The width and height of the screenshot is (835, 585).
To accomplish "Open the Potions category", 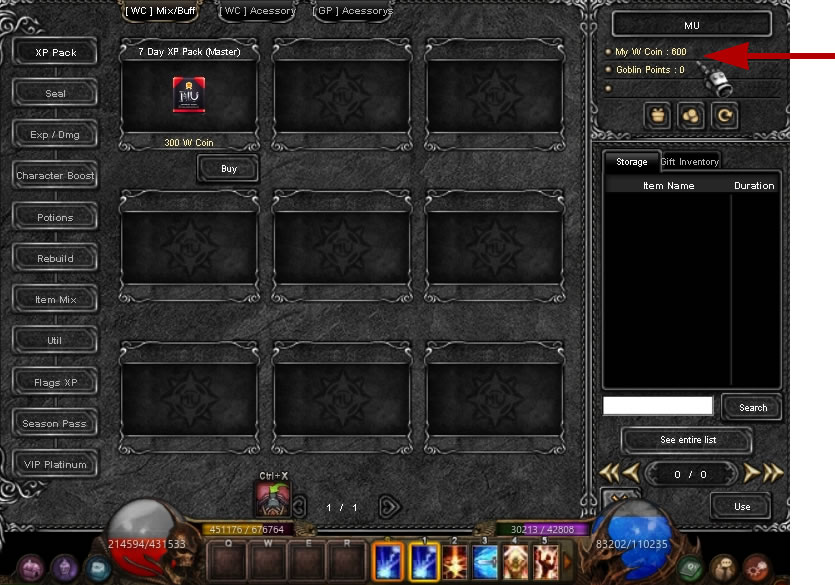I will pos(55,217).
